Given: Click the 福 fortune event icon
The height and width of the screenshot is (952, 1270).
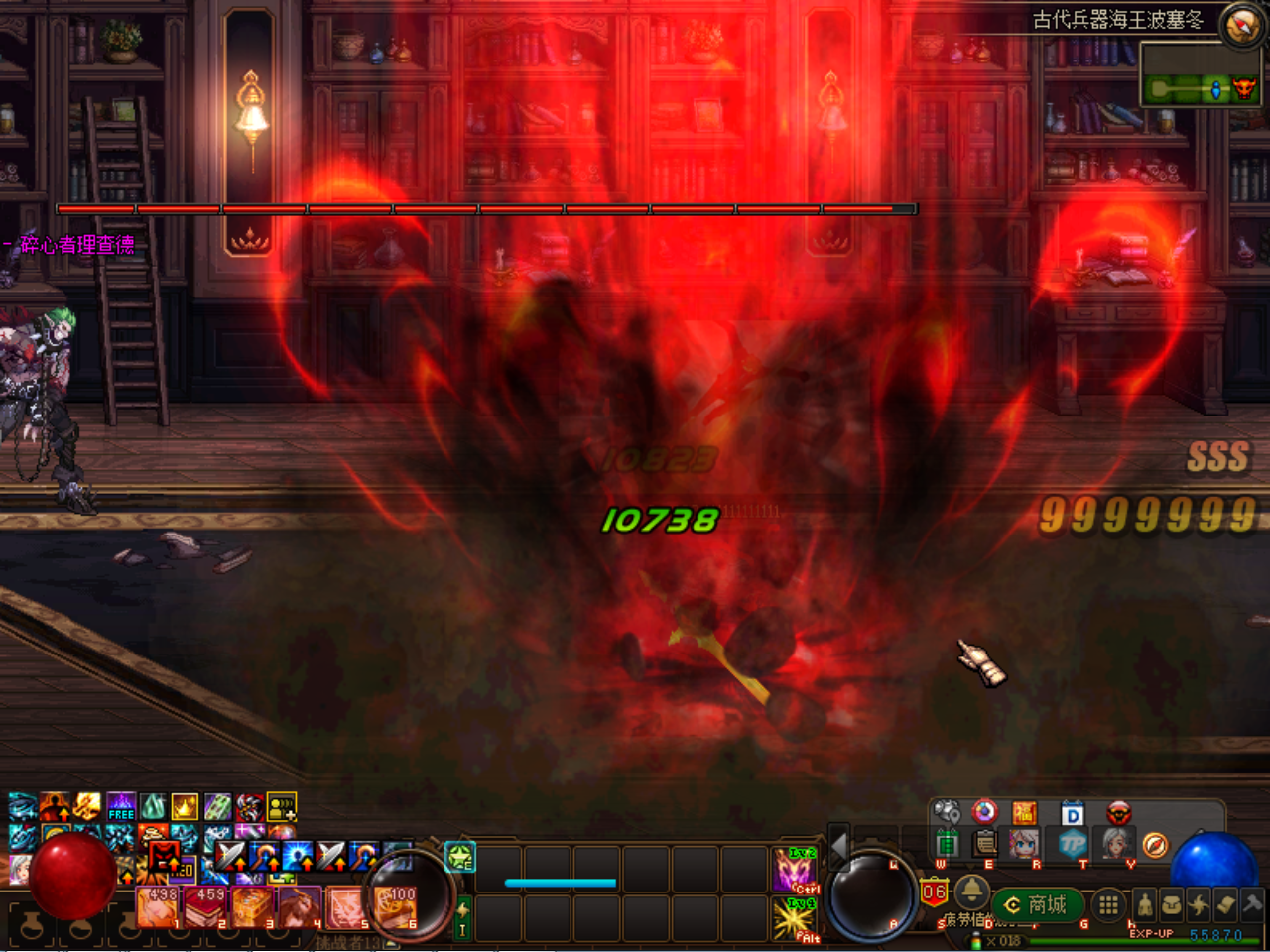Looking at the screenshot, I should (x=1025, y=813).
